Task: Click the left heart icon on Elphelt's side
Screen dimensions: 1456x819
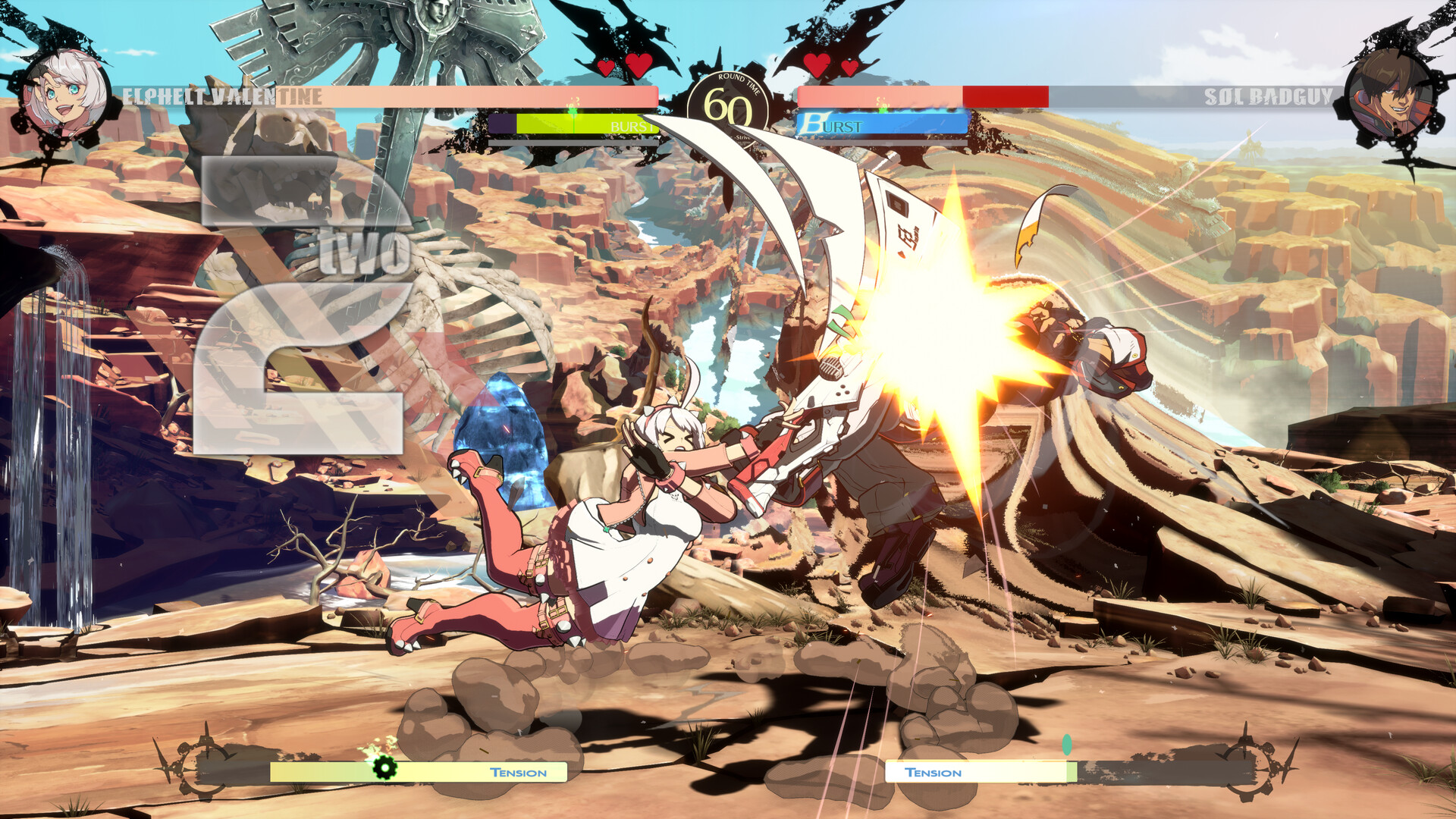Action: click(x=607, y=67)
